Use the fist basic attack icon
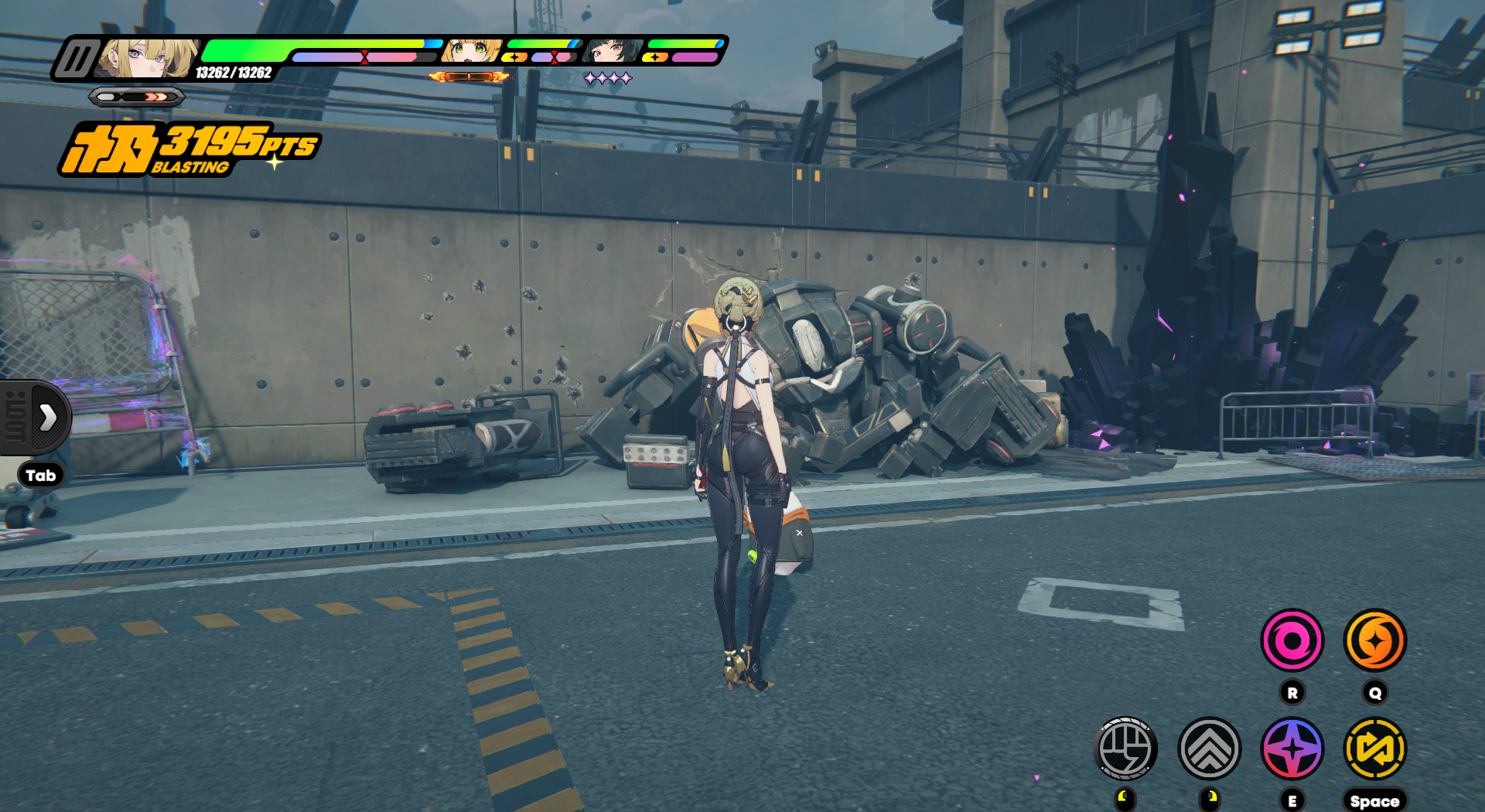The height and width of the screenshot is (812, 1485). [1126, 749]
